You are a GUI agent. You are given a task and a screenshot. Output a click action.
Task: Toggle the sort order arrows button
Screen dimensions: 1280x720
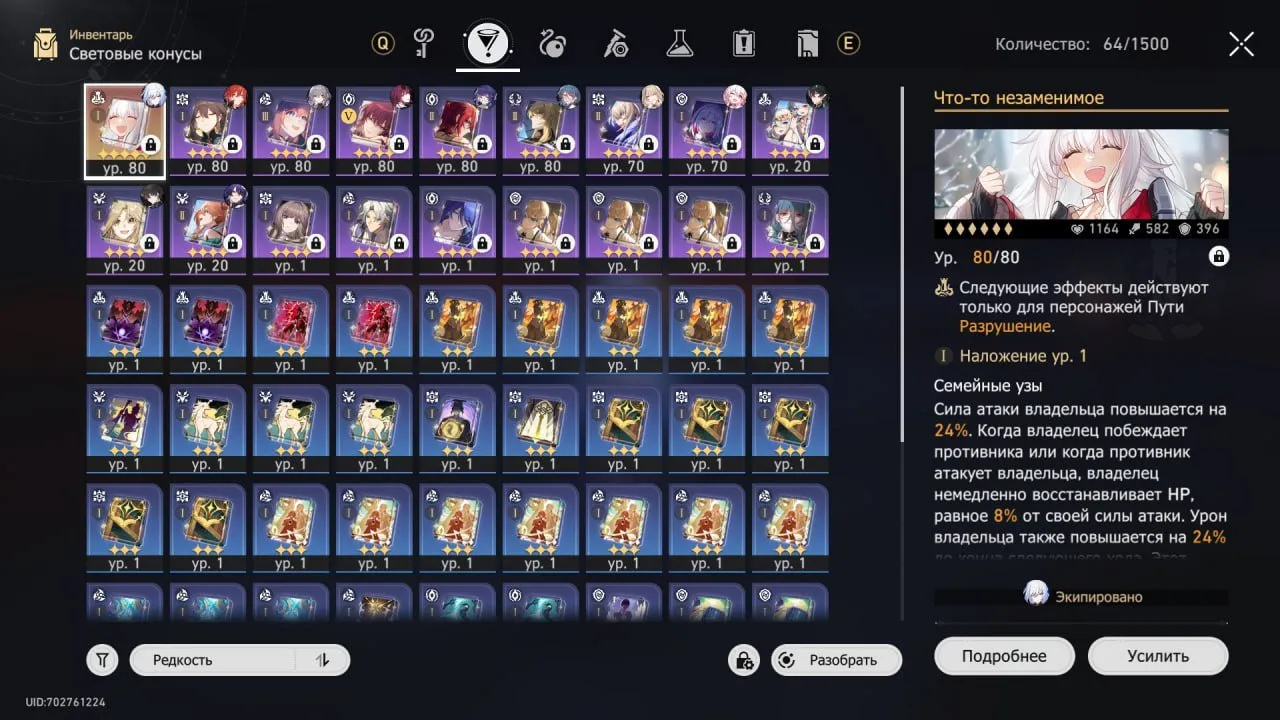pos(322,660)
